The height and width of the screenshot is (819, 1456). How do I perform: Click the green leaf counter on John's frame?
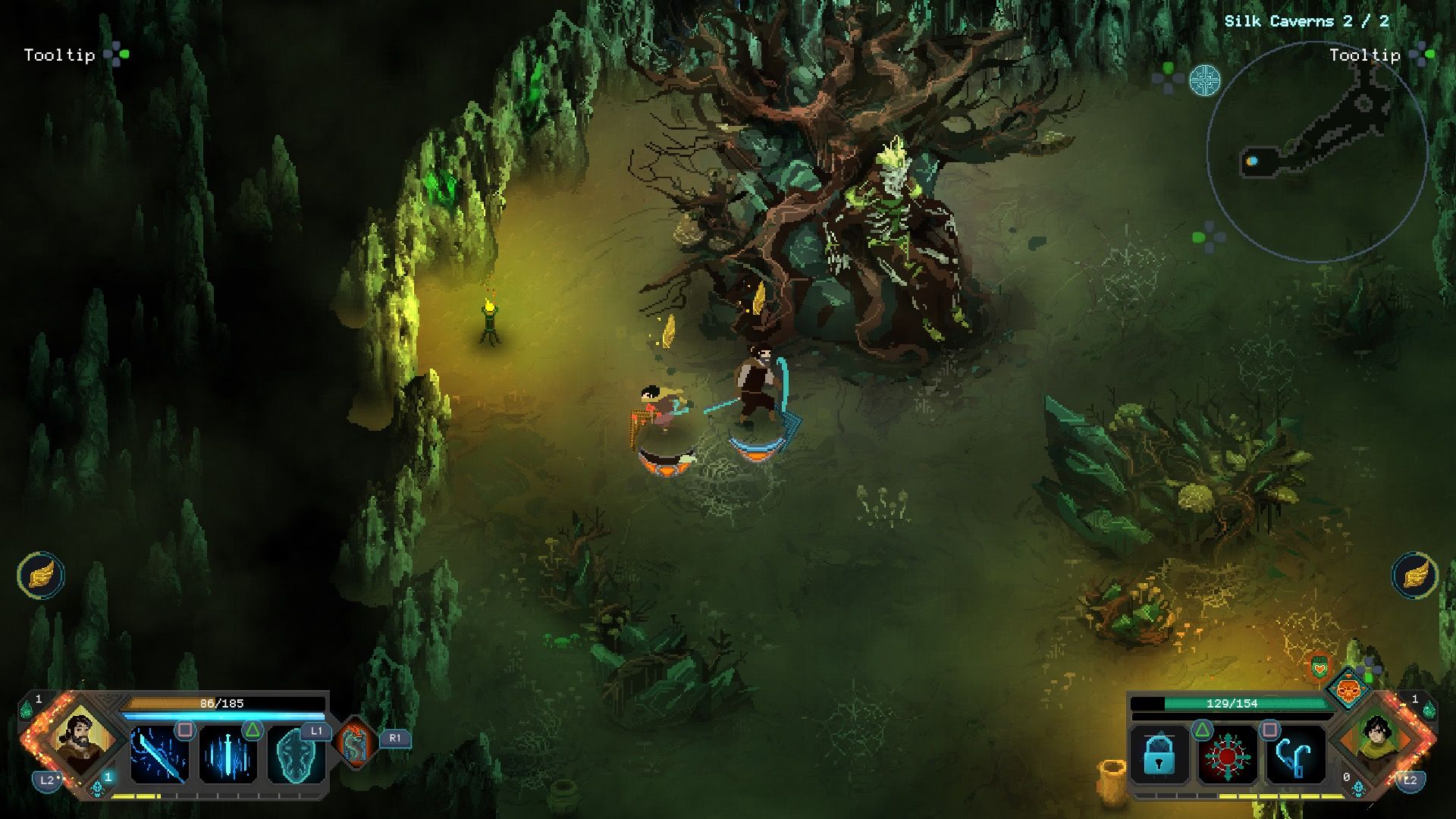(28, 705)
